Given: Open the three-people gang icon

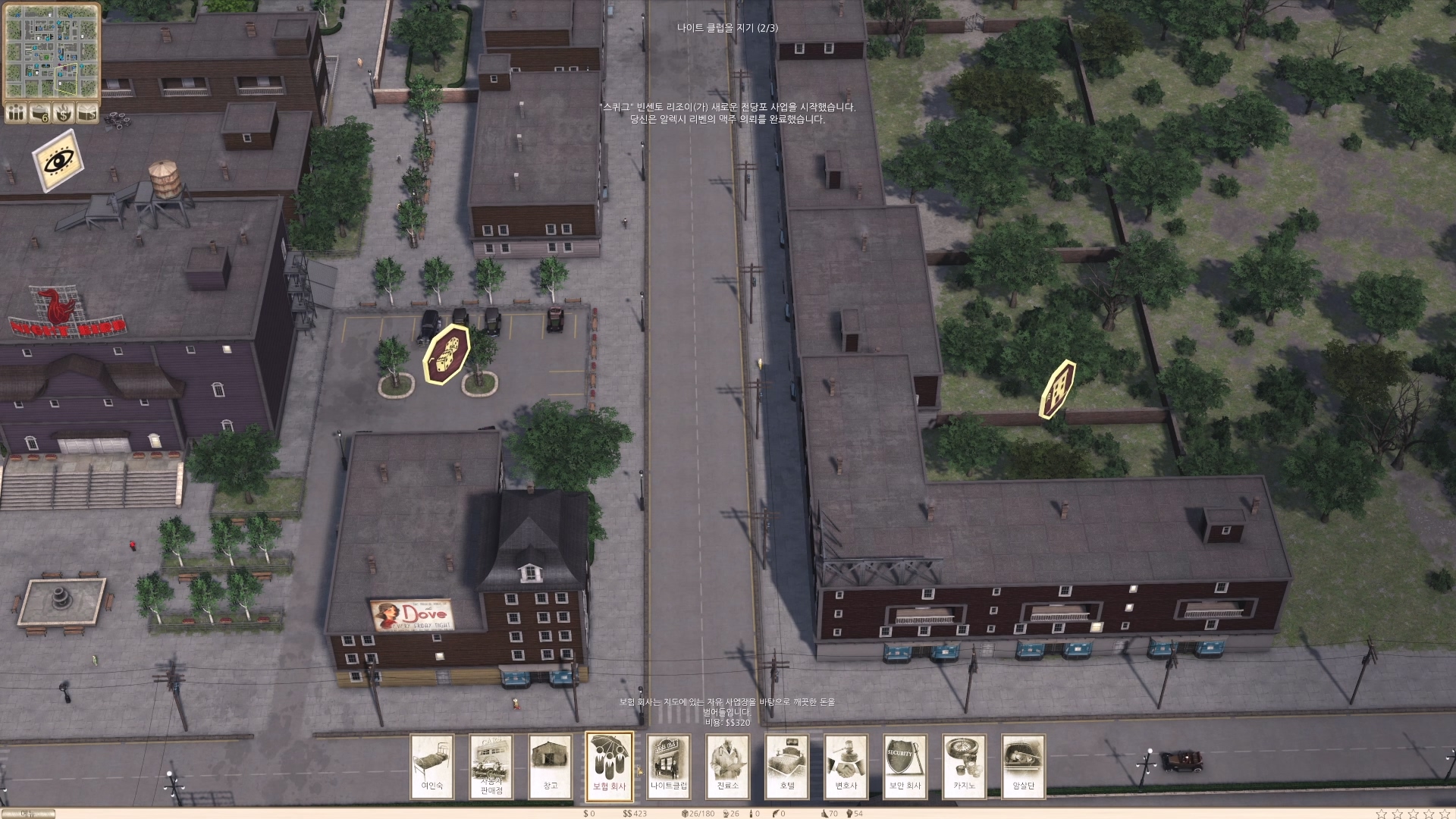Looking at the screenshot, I should (x=16, y=114).
